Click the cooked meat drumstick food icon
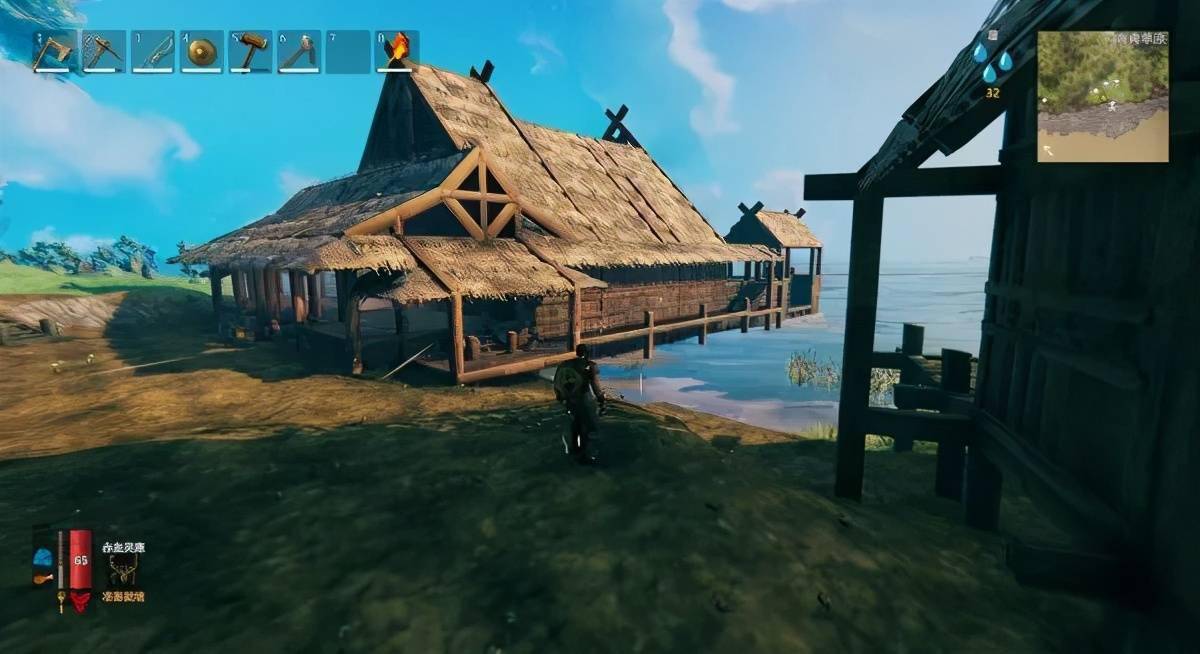1200x654 pixels. click(x=42, y=577)
